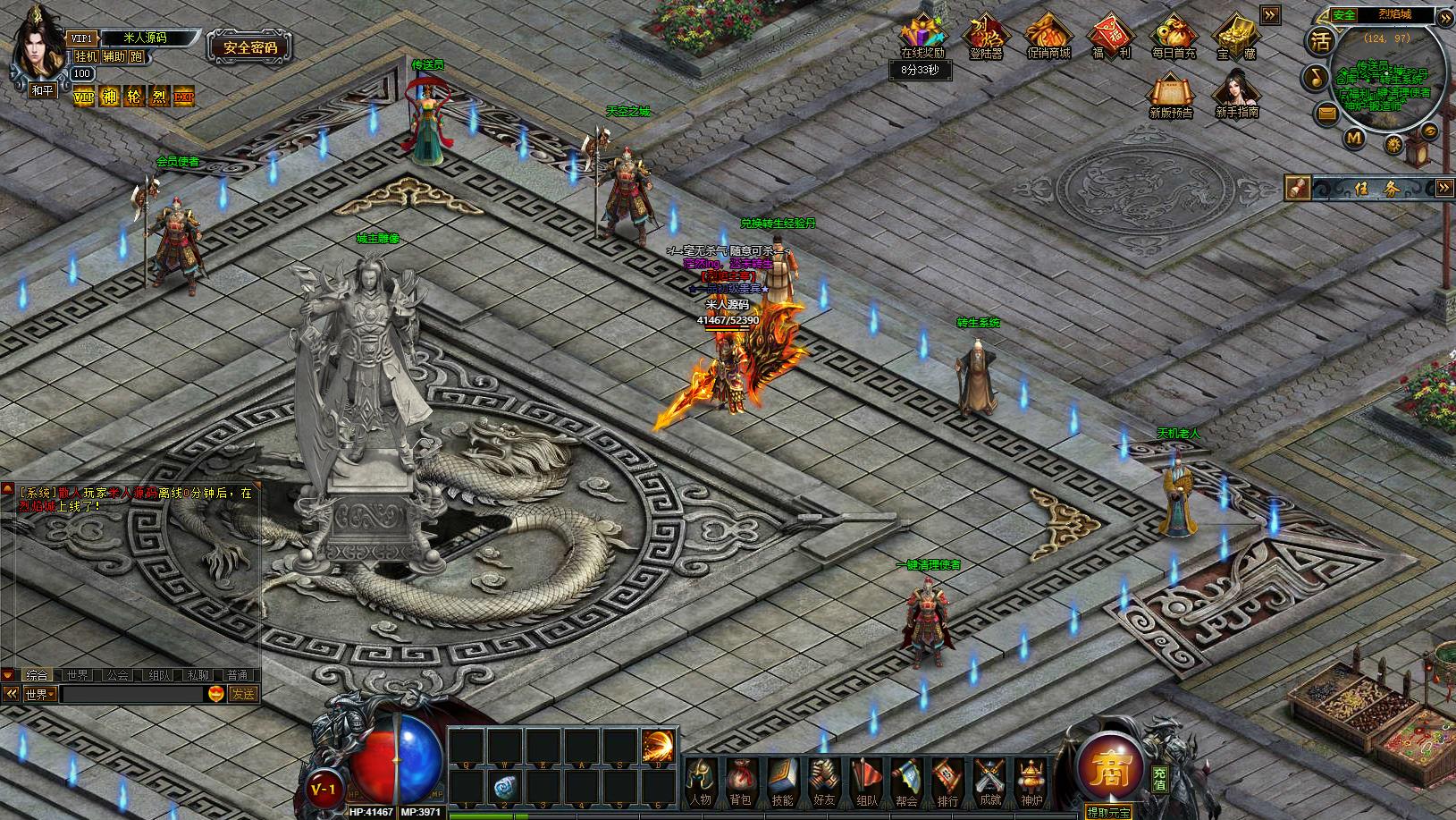The width and height of the screenshot is (1456, 820).
Task: Show the 技能 skills book
Action: point(781,781)
